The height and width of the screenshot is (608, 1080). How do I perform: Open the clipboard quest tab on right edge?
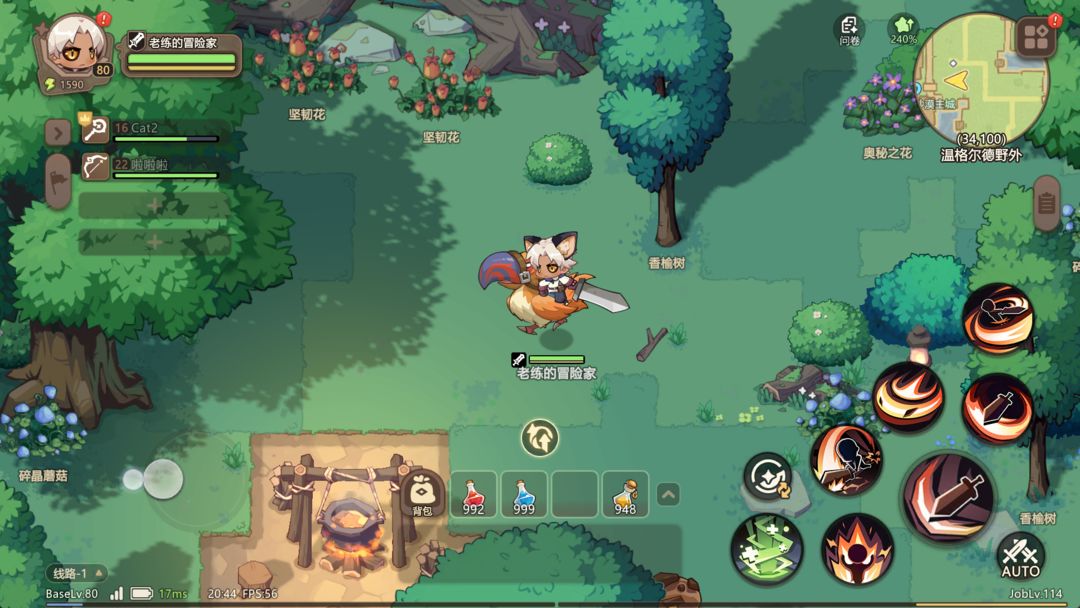(x=1046, y=203)
